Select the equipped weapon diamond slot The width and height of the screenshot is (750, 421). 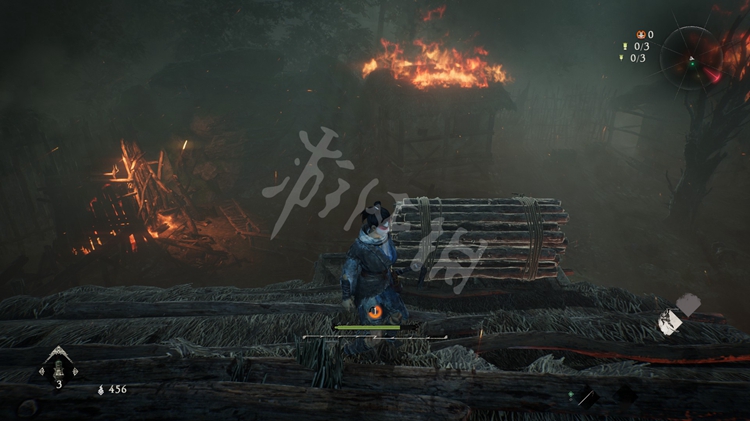pos(586,397)
